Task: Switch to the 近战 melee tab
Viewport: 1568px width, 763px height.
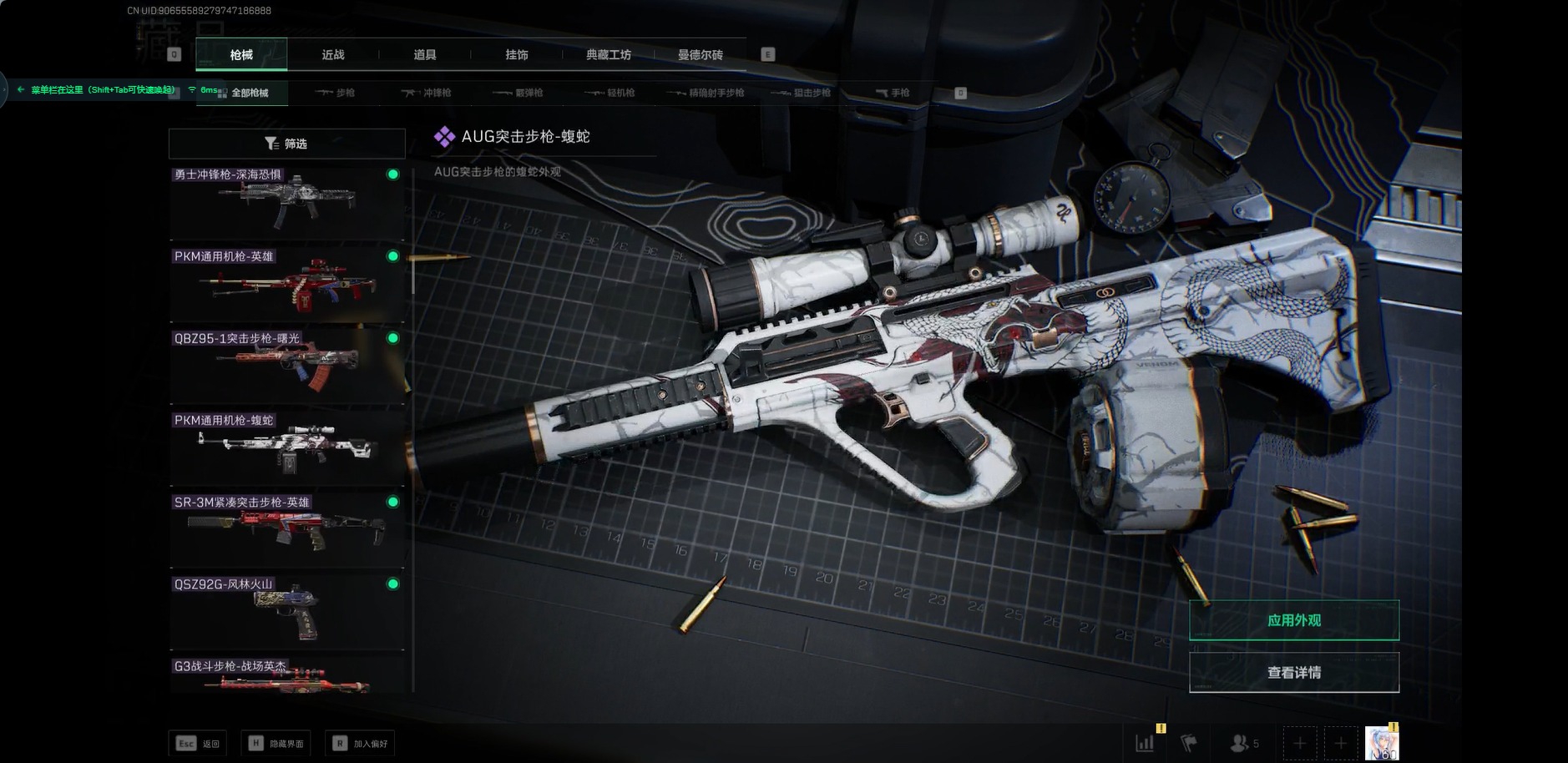Action: pos(333,55)
